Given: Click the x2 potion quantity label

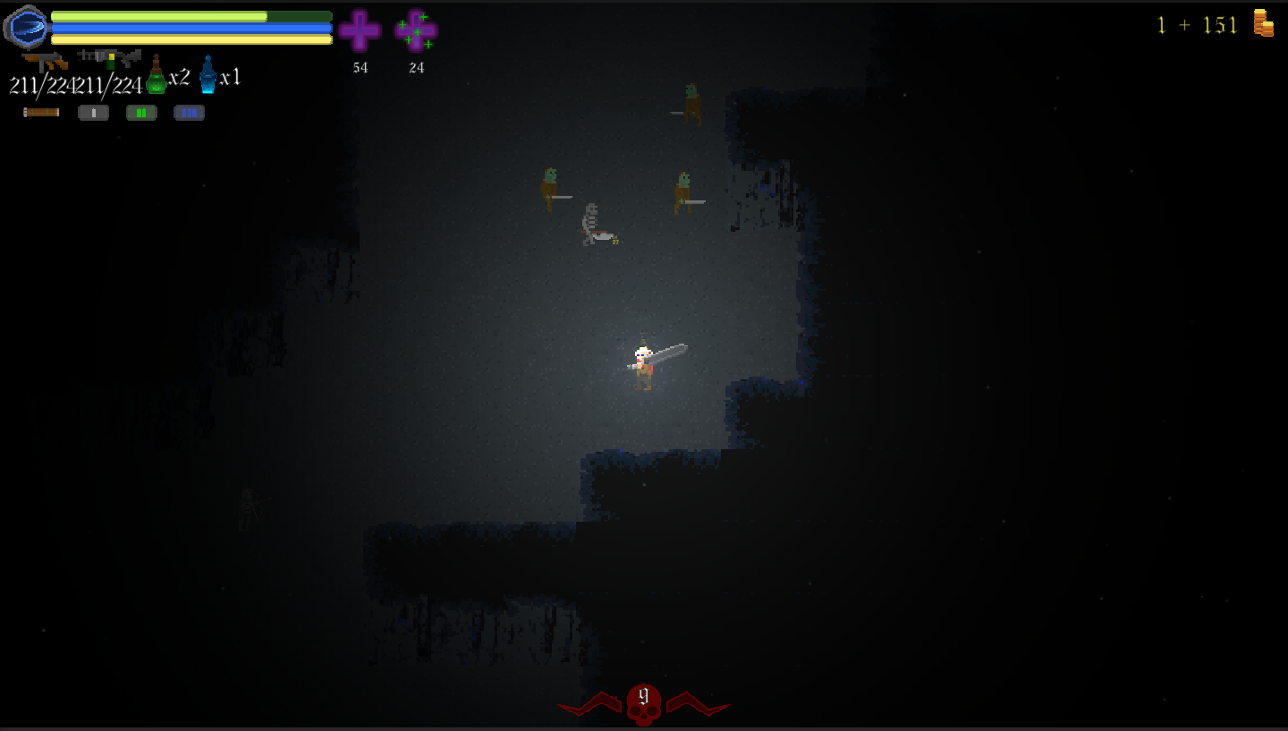Looking at the screenshot, I should coord(178,77).
